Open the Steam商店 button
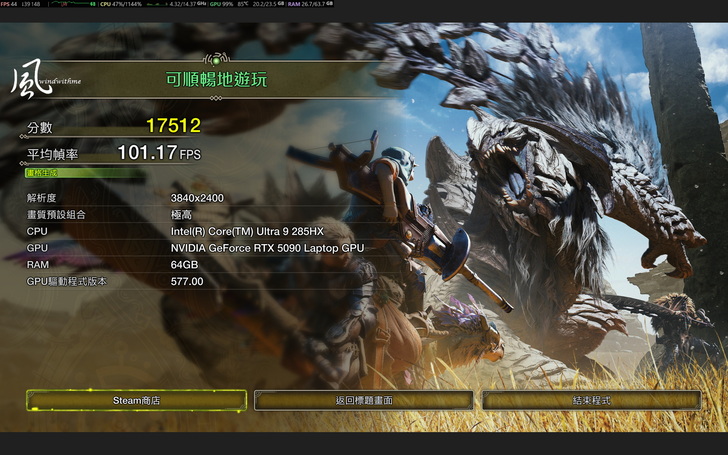The height and width of the screenshot is (455, 728). pos(136,400)
